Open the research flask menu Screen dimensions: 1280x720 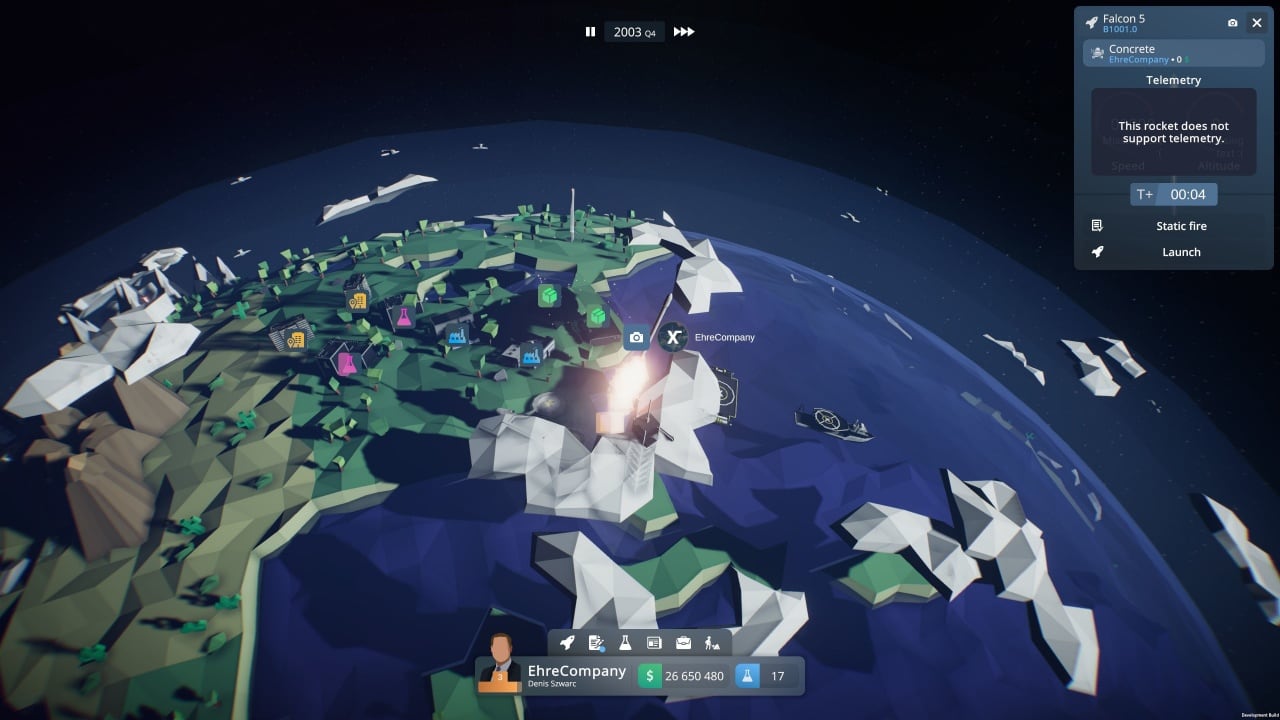tap(625, 643)
